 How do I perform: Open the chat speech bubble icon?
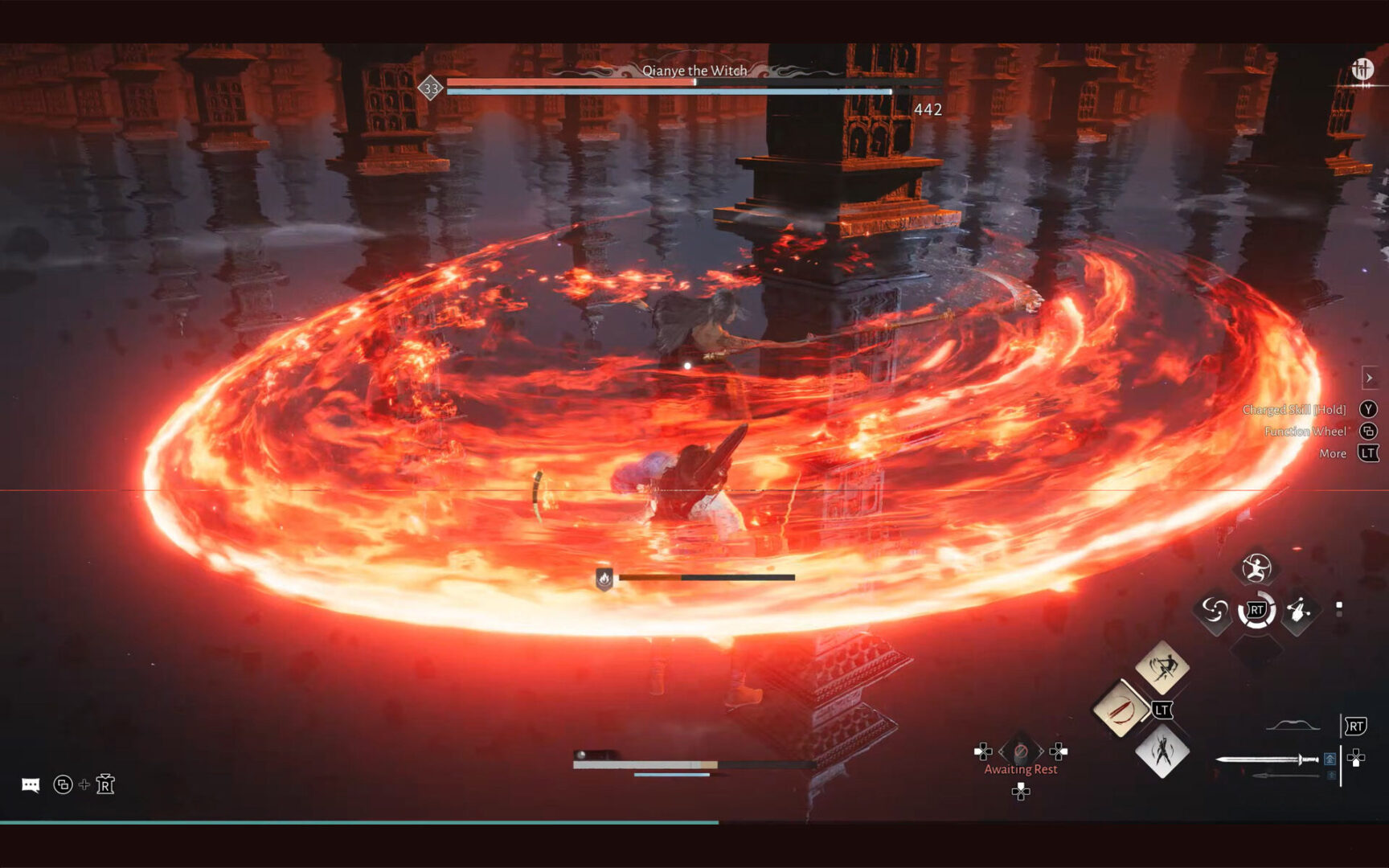tap(31, 784)
